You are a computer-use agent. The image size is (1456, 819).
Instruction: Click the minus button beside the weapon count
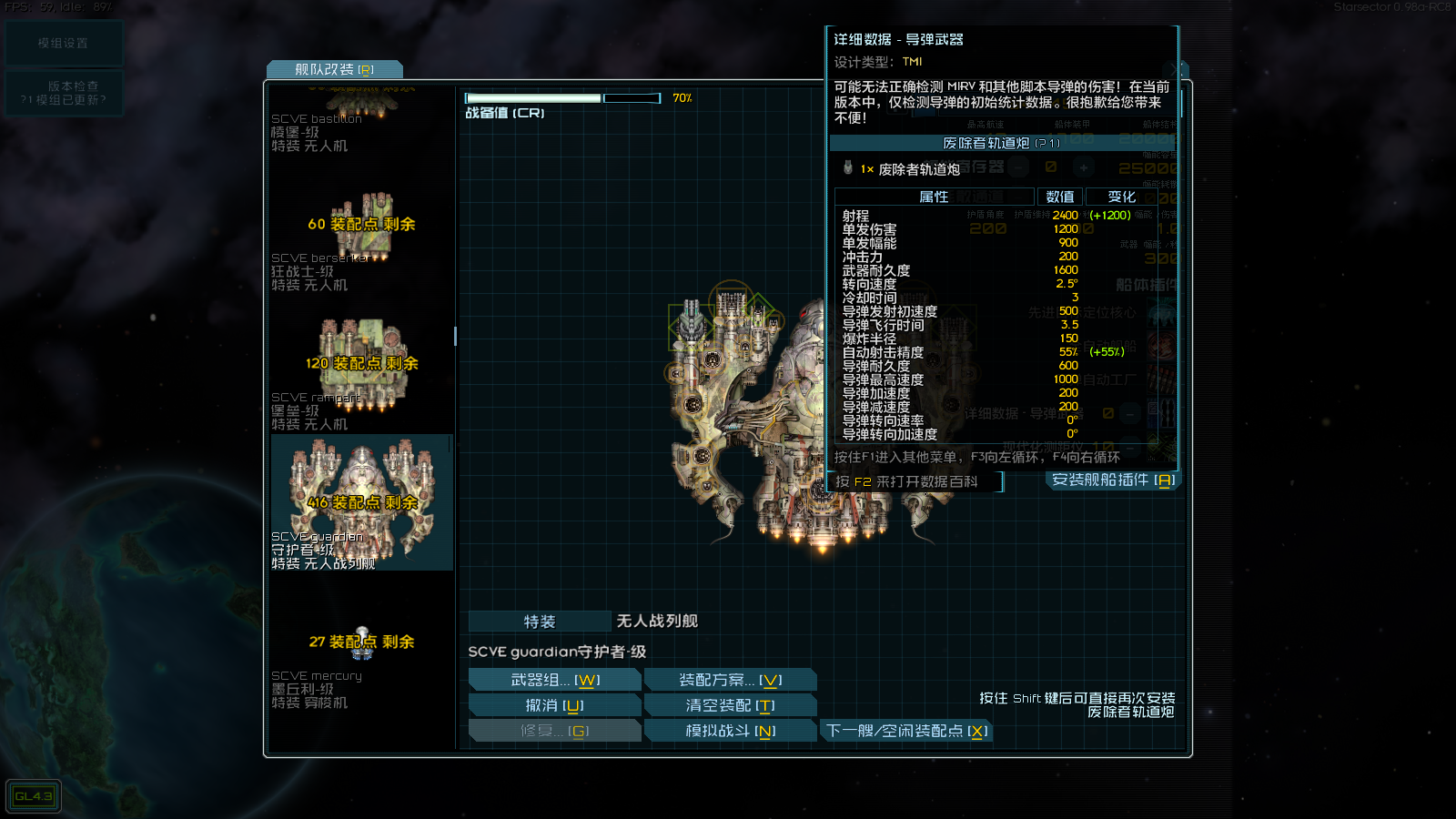(x=1019, y=167)
